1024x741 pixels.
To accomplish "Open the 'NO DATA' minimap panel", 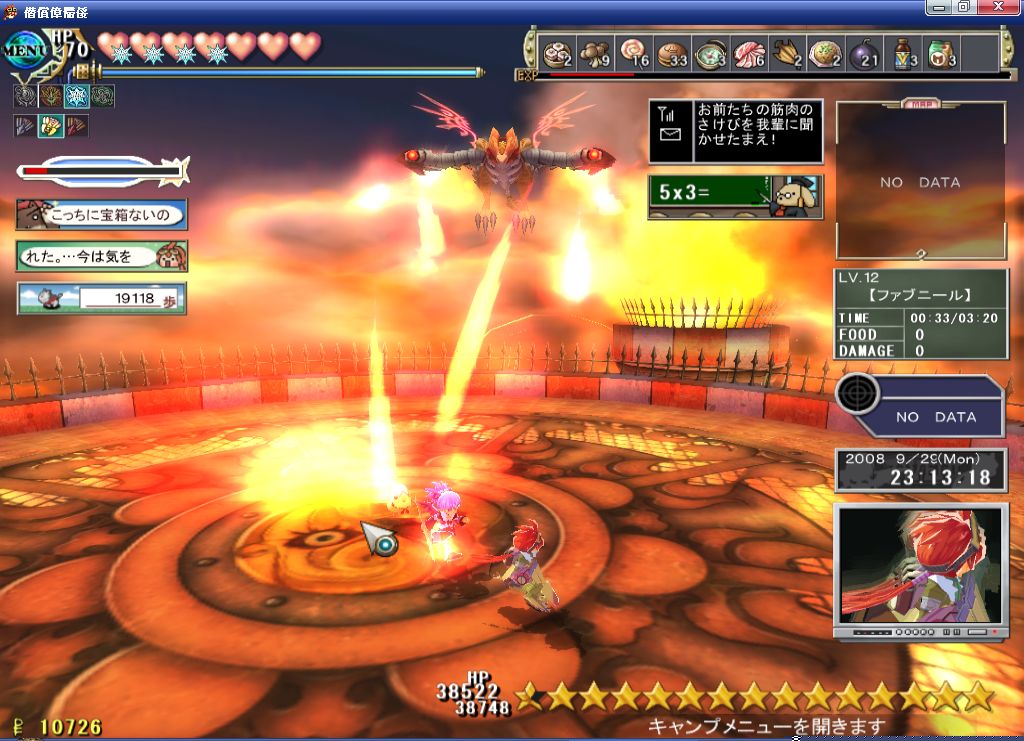I will click(x=920, y=182).
